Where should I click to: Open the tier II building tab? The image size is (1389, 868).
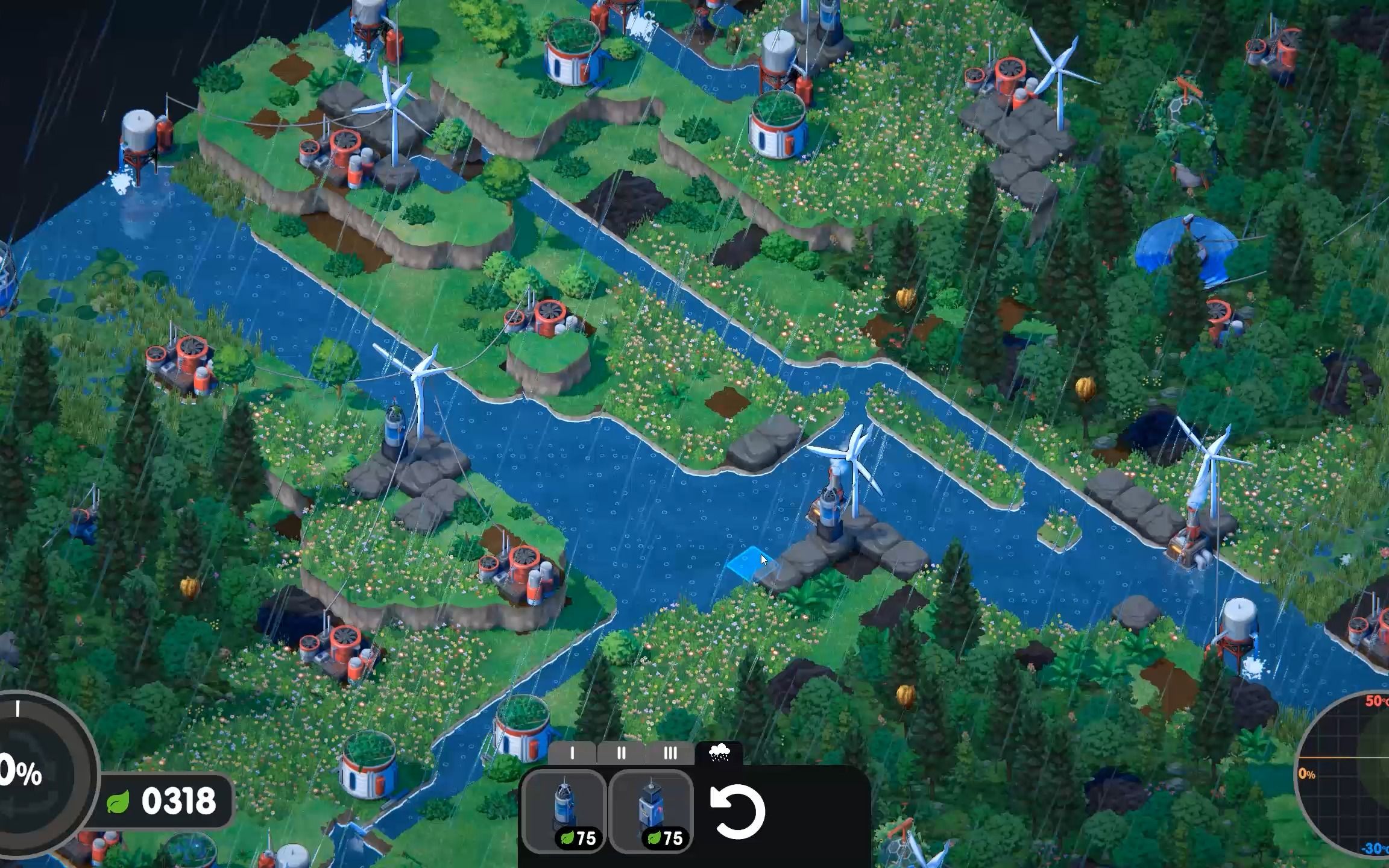(621, 753)
